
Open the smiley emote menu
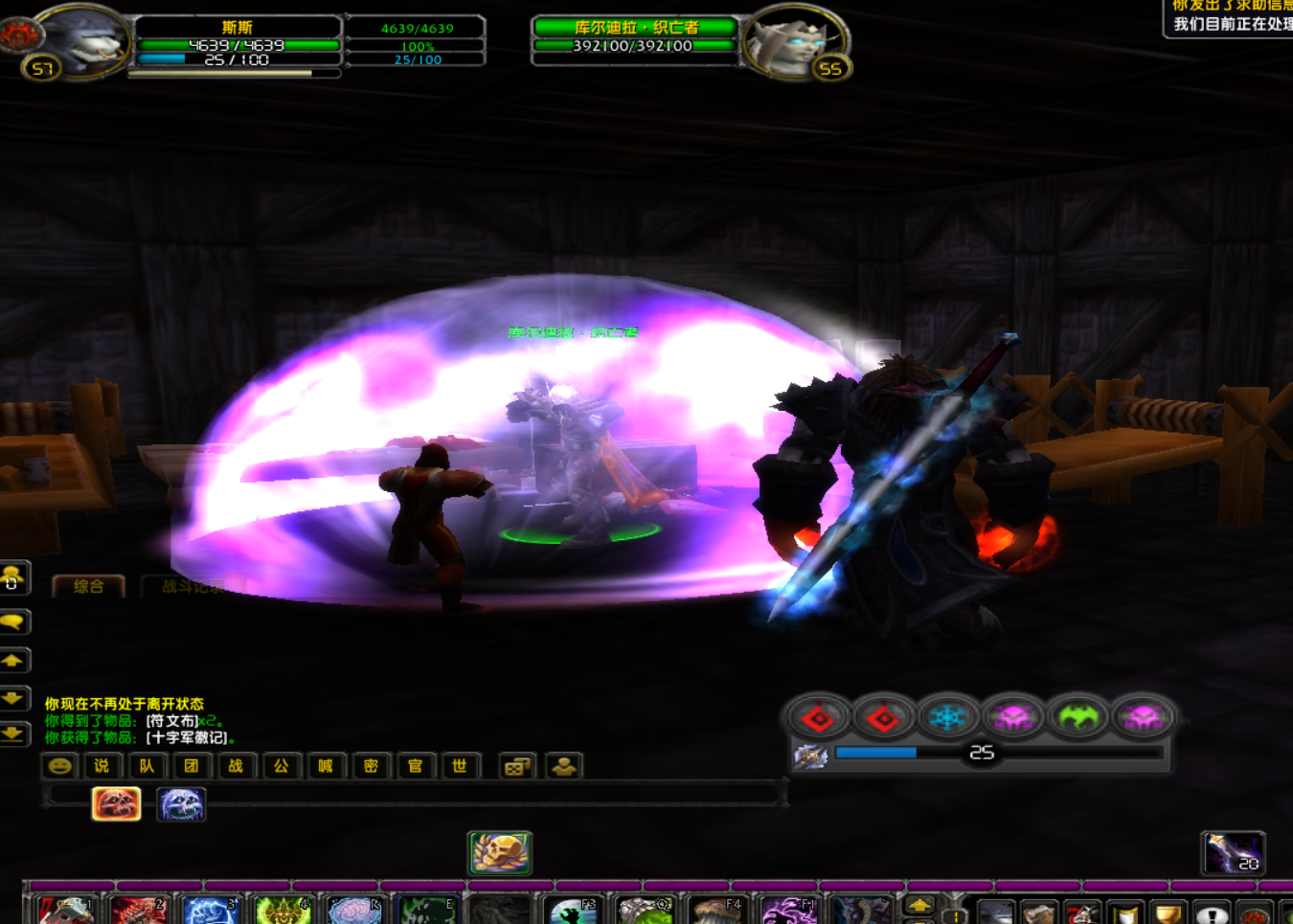59,766
